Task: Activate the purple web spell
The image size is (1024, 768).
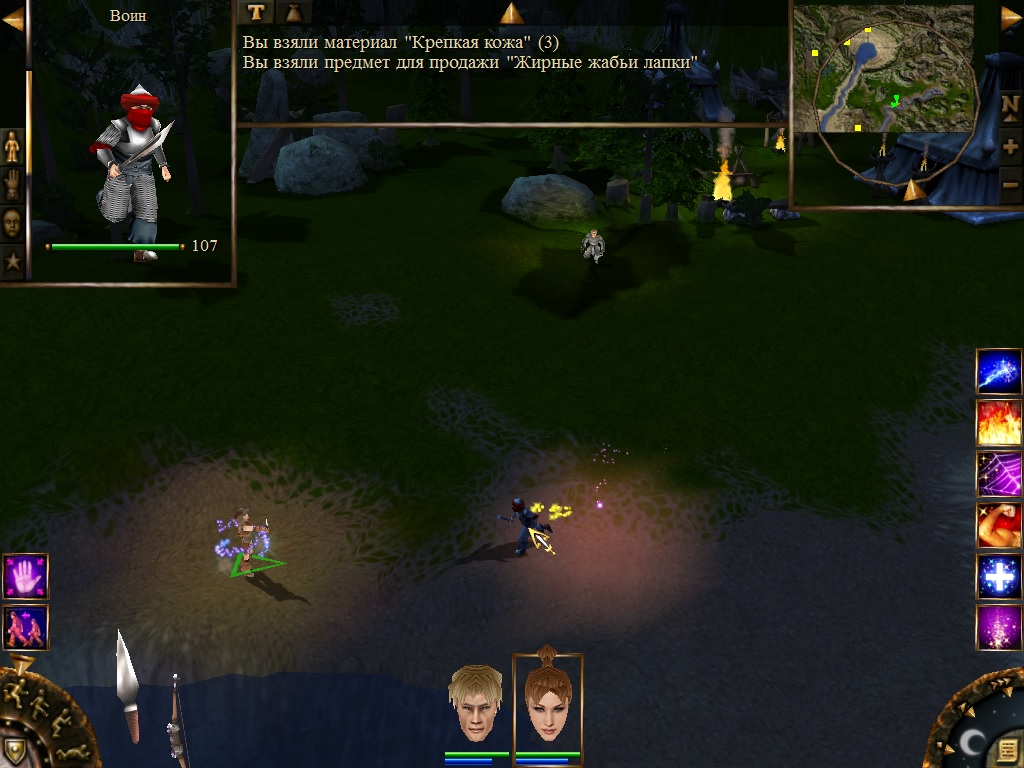Action: coord(998,474)
